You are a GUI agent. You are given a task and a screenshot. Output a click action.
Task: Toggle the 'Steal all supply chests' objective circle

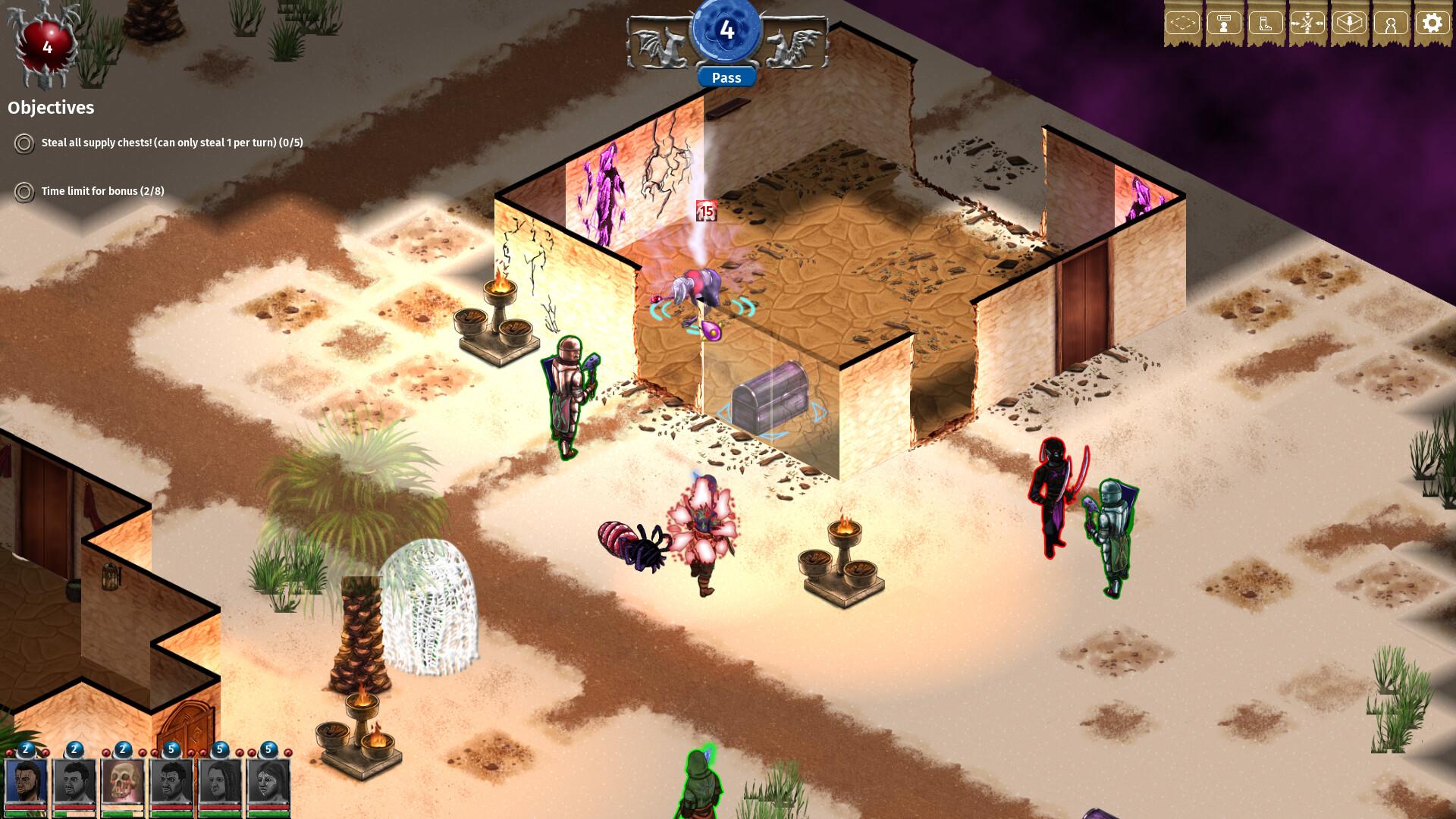24,143
